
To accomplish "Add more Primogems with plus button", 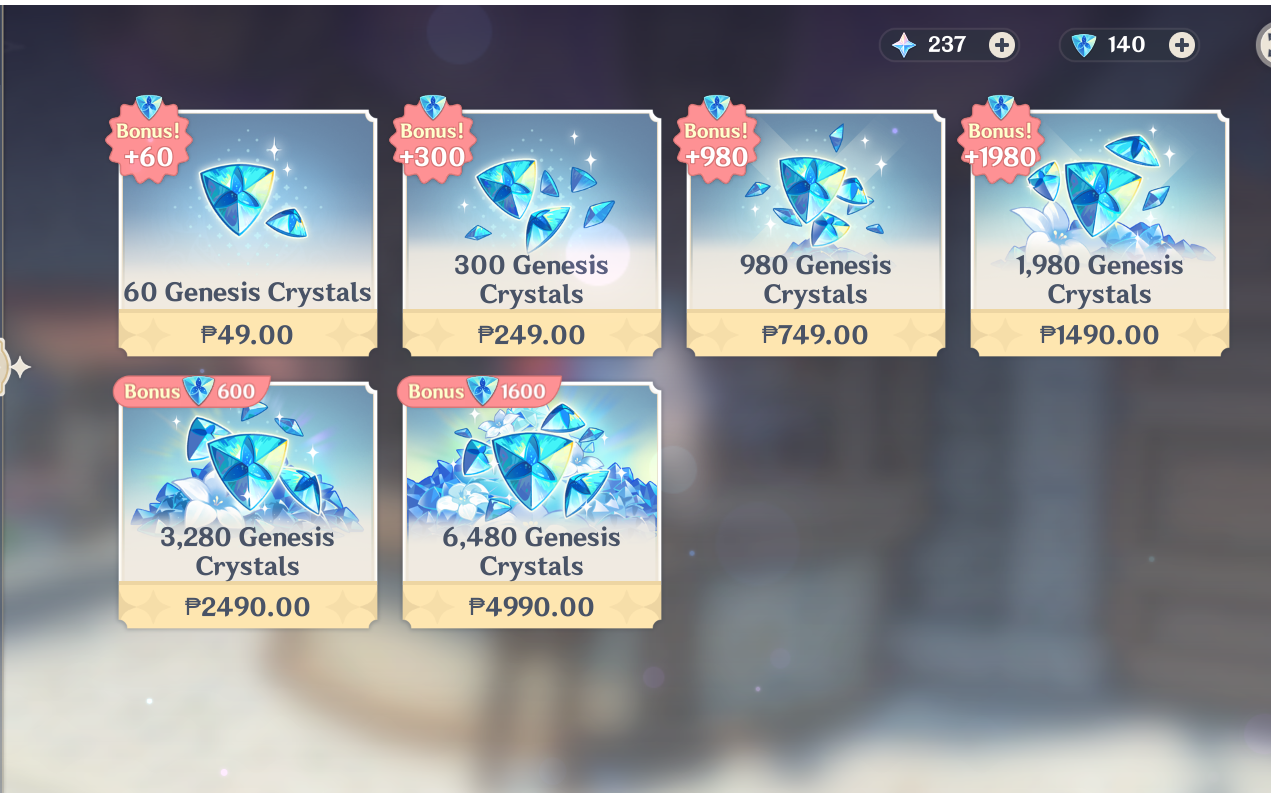I will 1001,45.
